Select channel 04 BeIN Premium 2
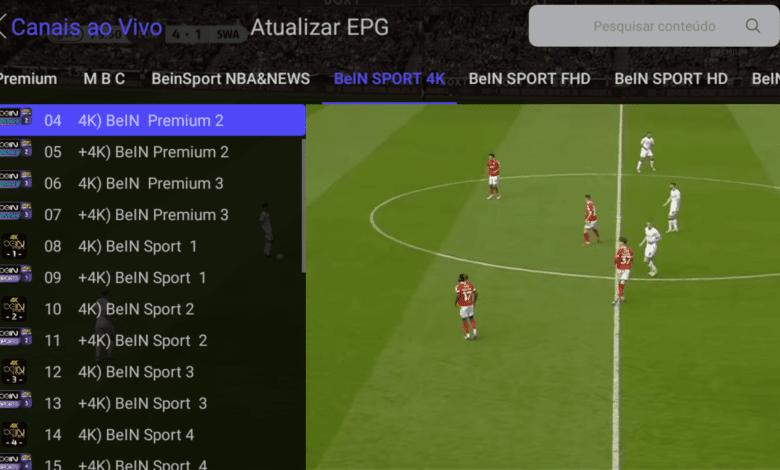Image resolution: width=780 pixels, height=470 pixels. coord(152,120)
